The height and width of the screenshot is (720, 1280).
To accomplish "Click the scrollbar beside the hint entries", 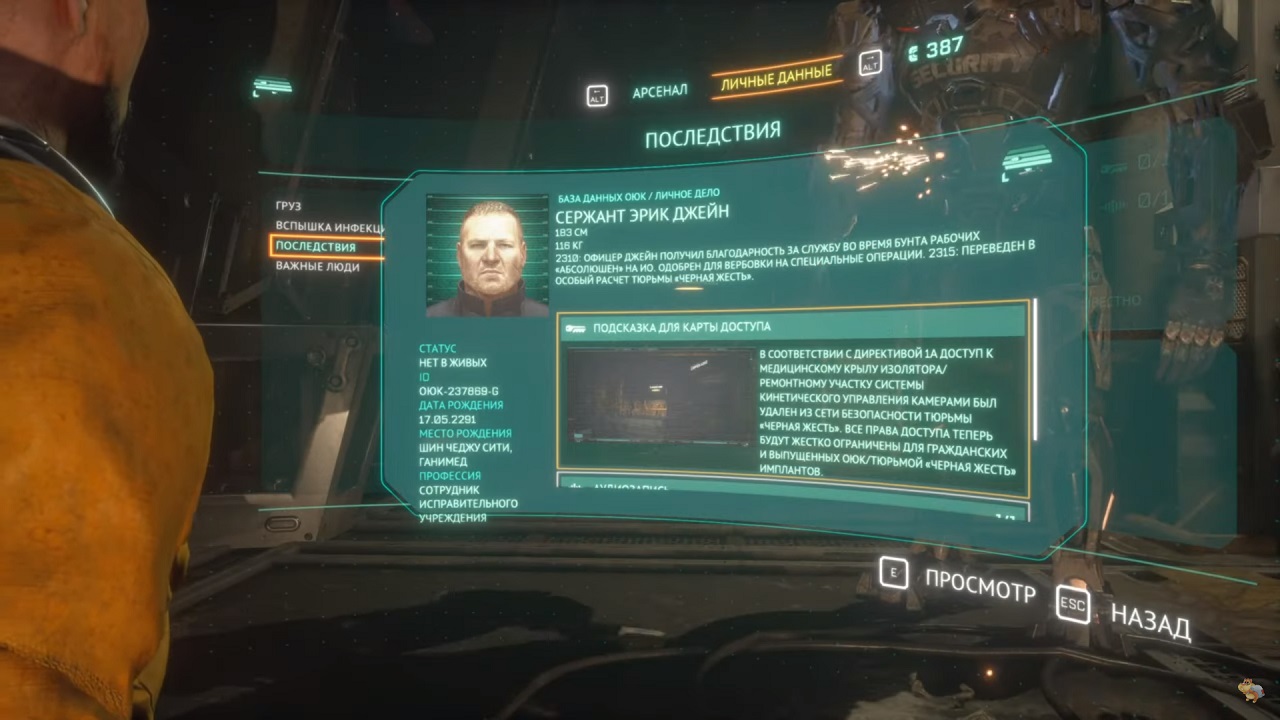I will click(1036, 370).
